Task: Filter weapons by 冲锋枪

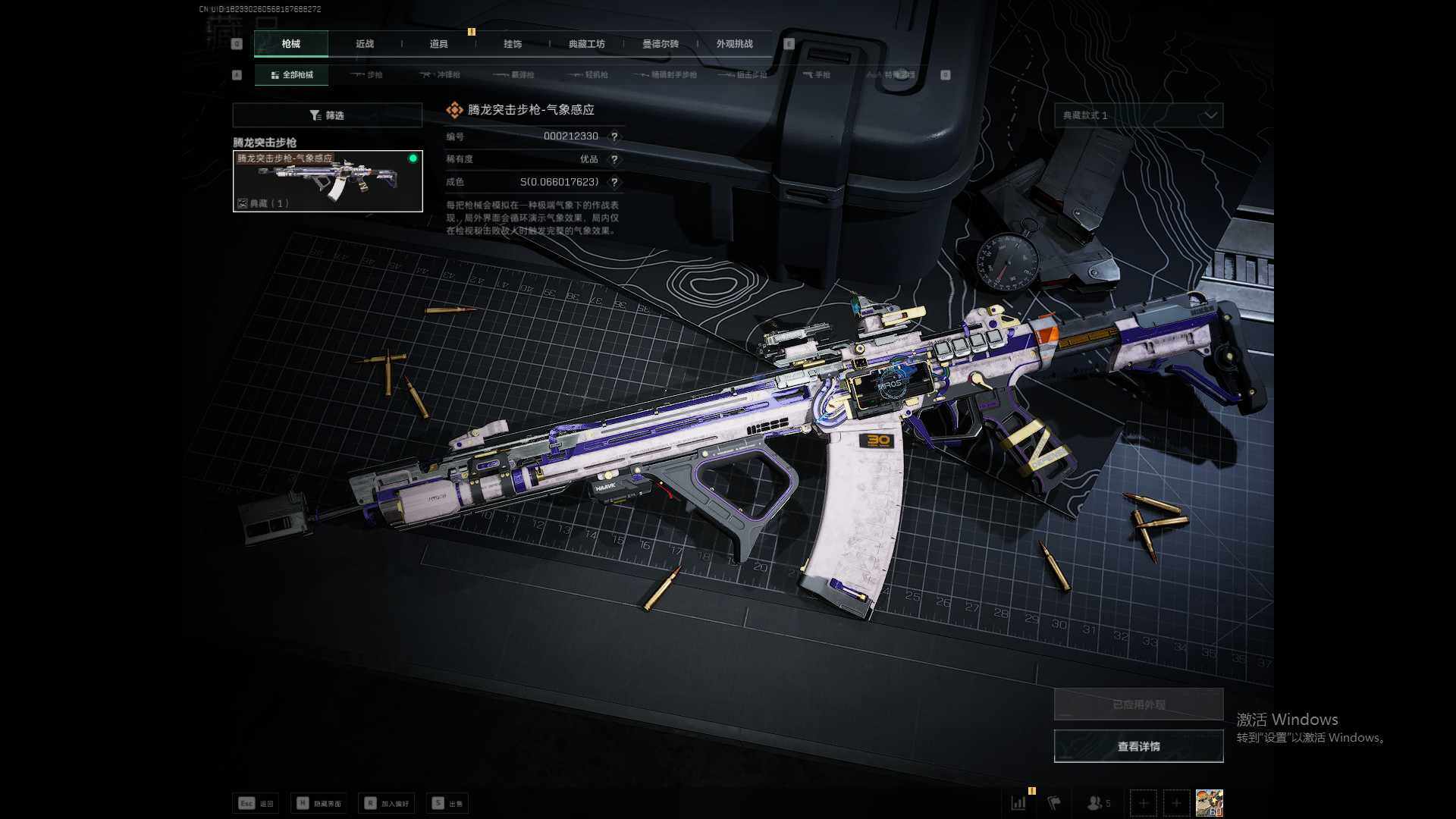Action: pyautogui.click(x=441, y=75)
